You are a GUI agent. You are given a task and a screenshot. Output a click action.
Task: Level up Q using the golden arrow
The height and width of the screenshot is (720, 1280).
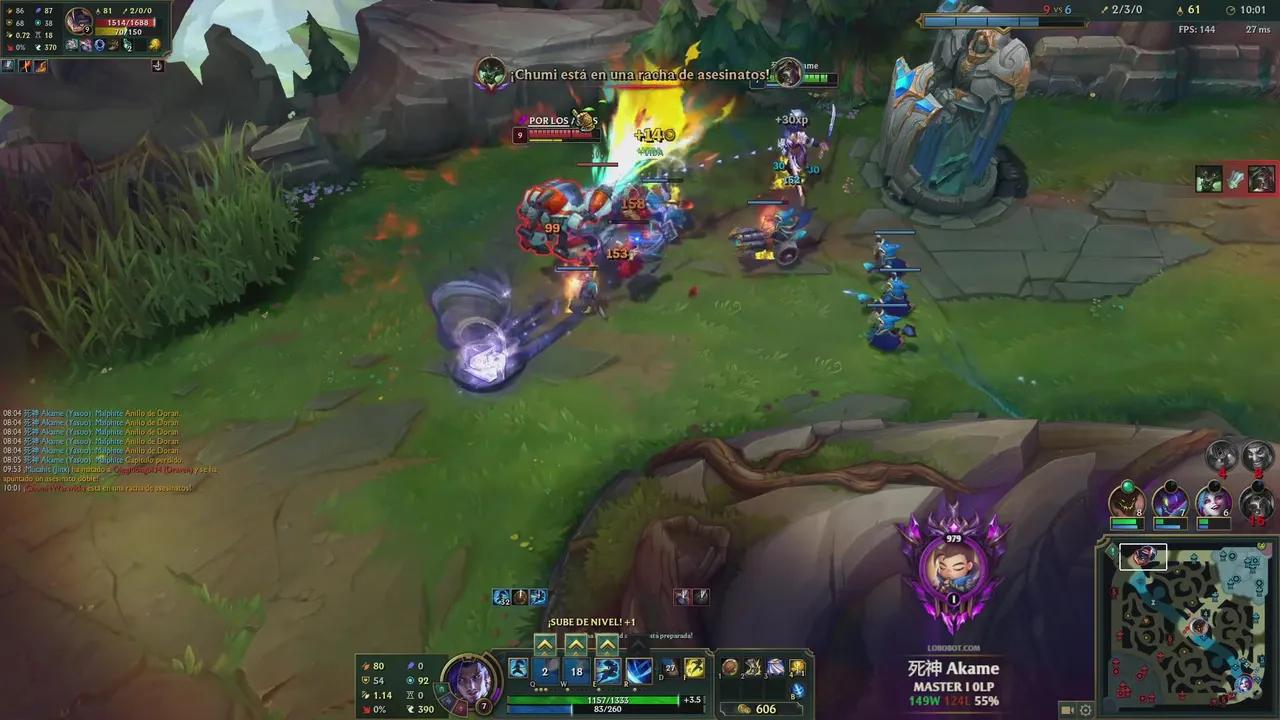pos(545,644)
